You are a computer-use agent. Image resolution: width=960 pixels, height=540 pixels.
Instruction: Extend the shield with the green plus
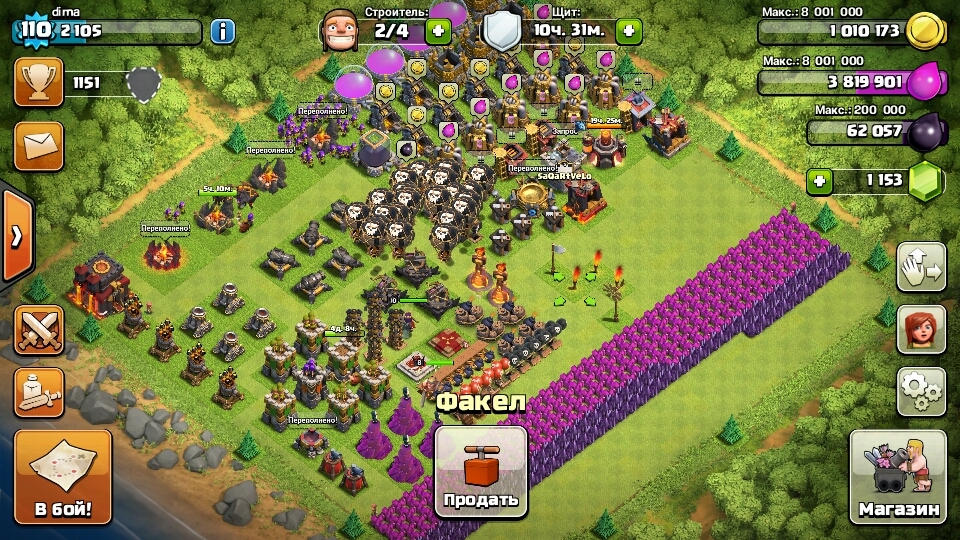click(628, 31)
